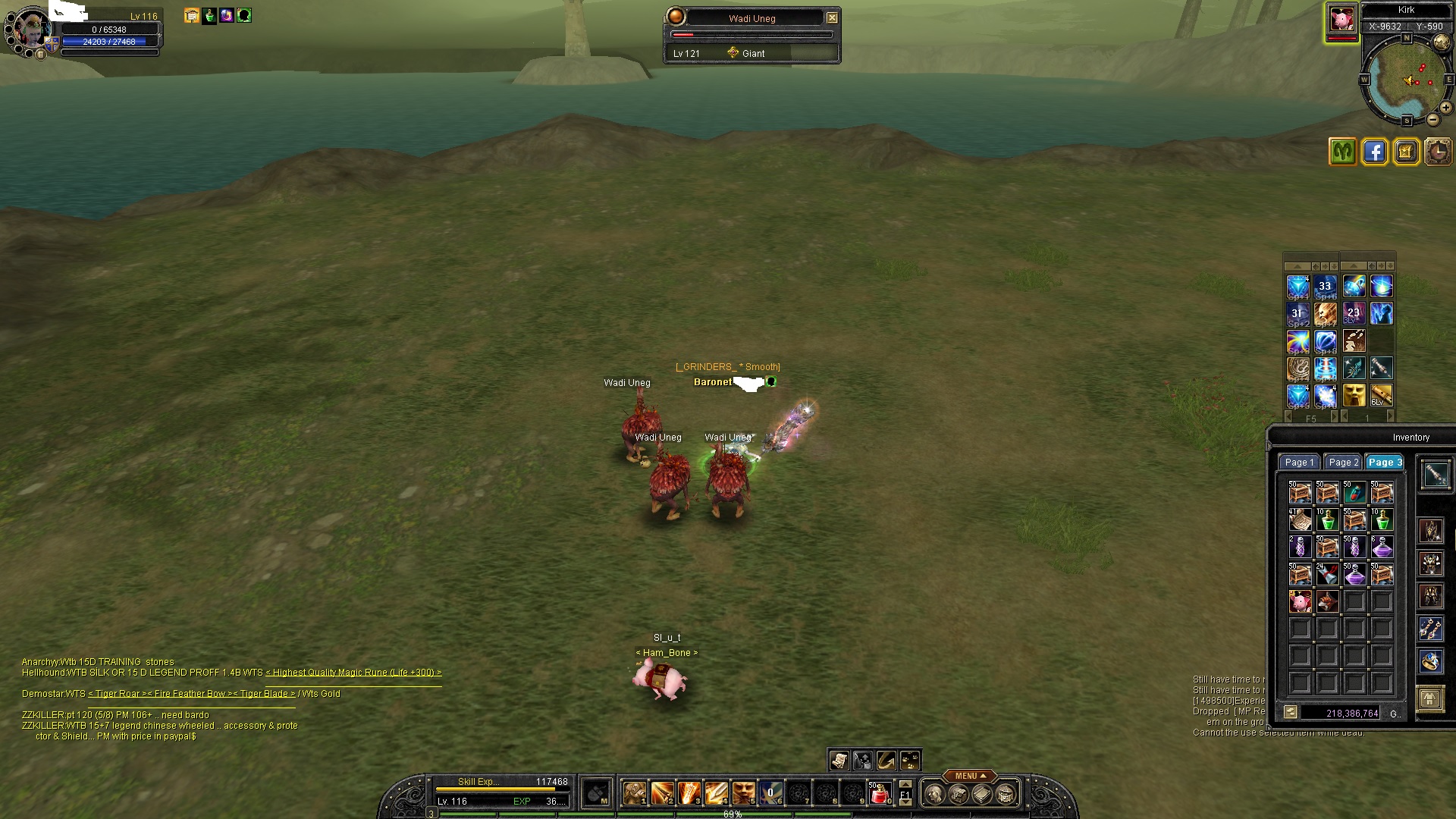Image resolution: width=1456 pixels, height=819 pixels.
Task: Click the Facebook shortcut icon
Action: (x=1374, y=152)
